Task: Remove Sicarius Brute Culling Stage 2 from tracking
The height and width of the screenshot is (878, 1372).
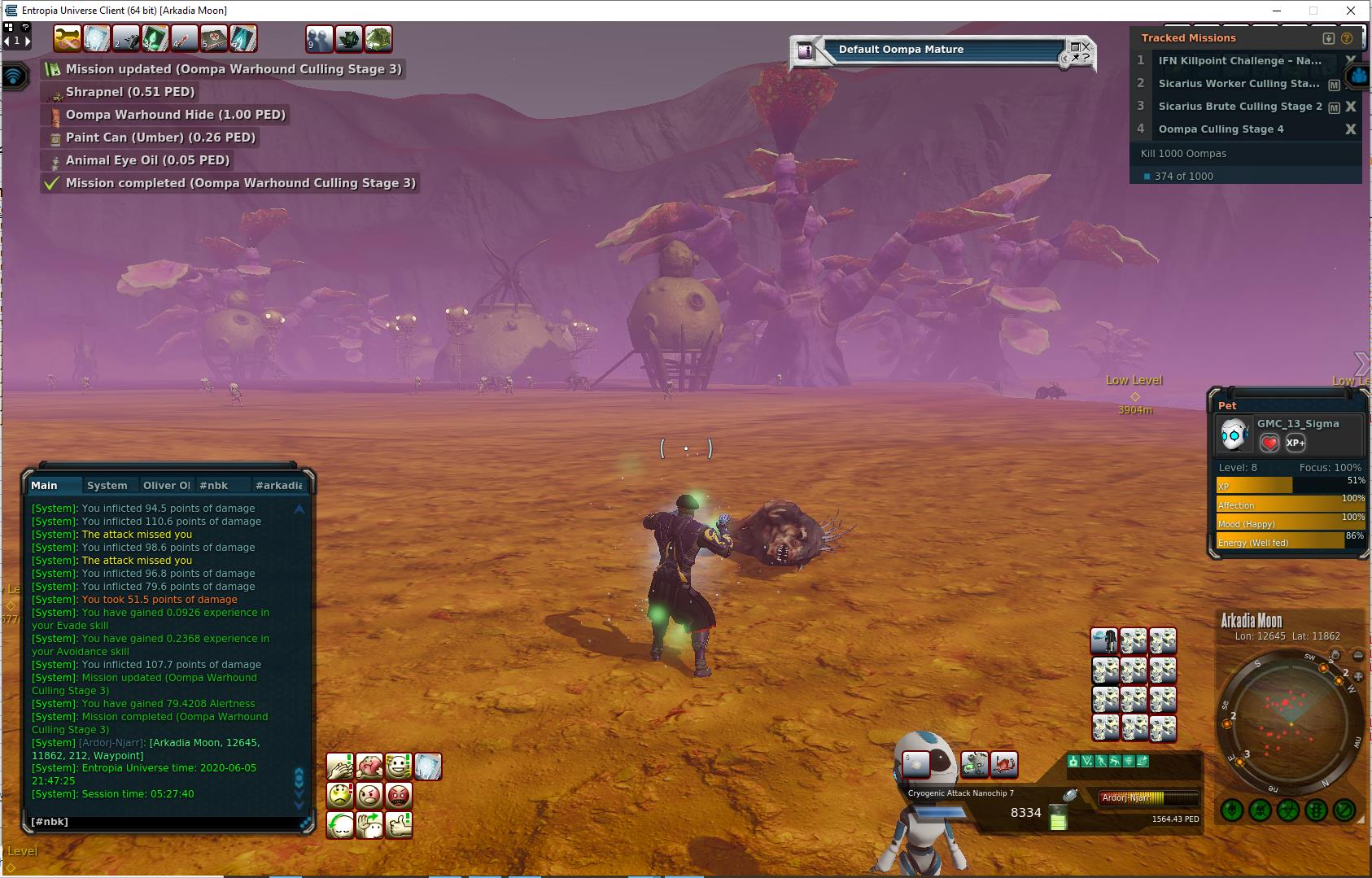Action: (1351, 107)
